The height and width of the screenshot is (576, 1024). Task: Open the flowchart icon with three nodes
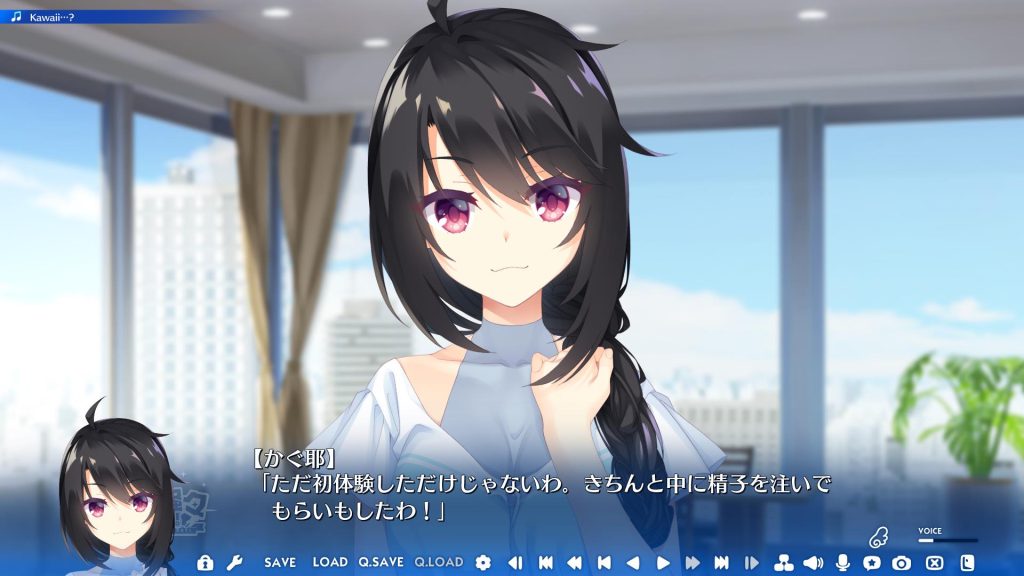click(784, 563)
